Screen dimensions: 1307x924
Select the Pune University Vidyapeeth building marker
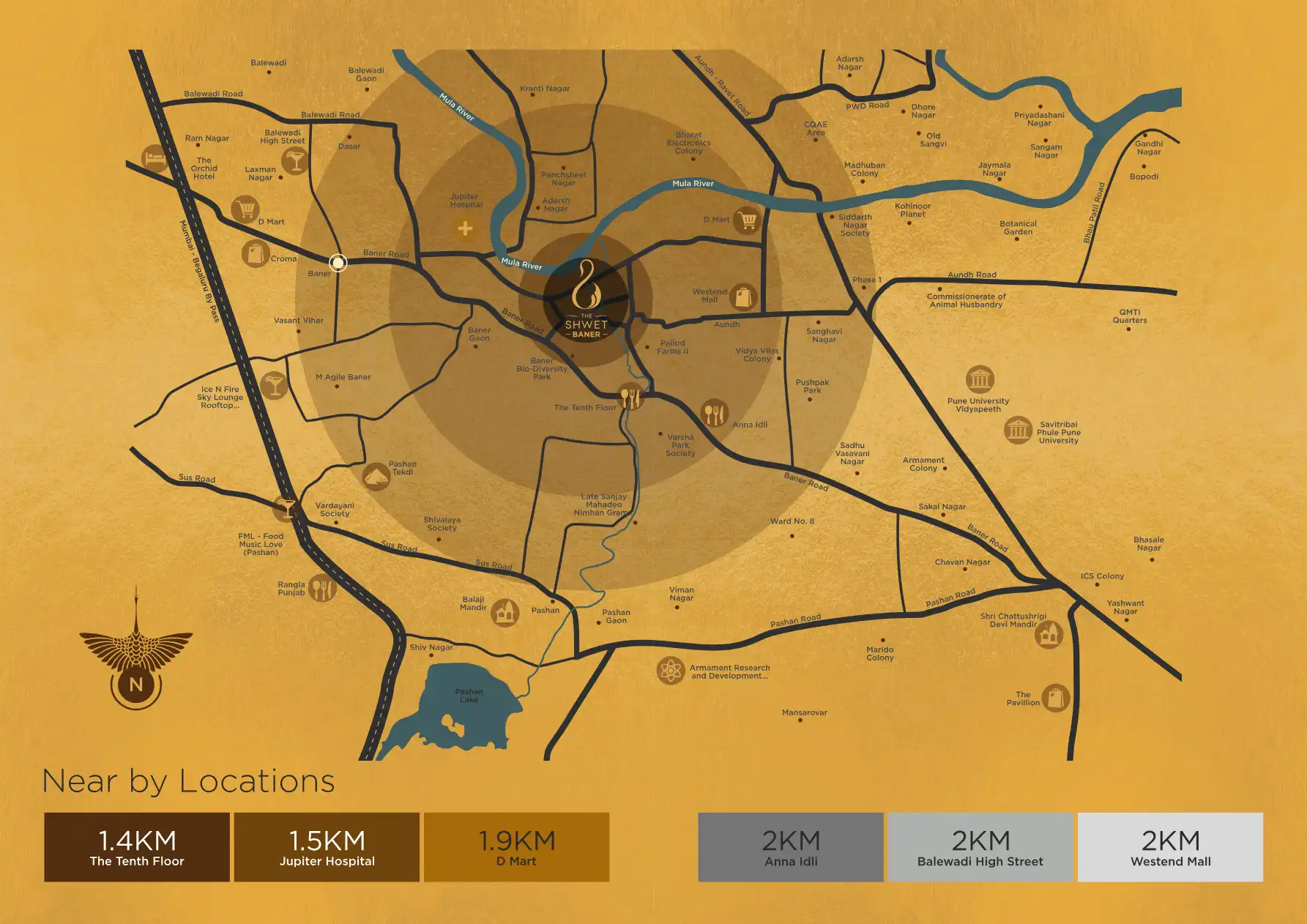(980, 379)
